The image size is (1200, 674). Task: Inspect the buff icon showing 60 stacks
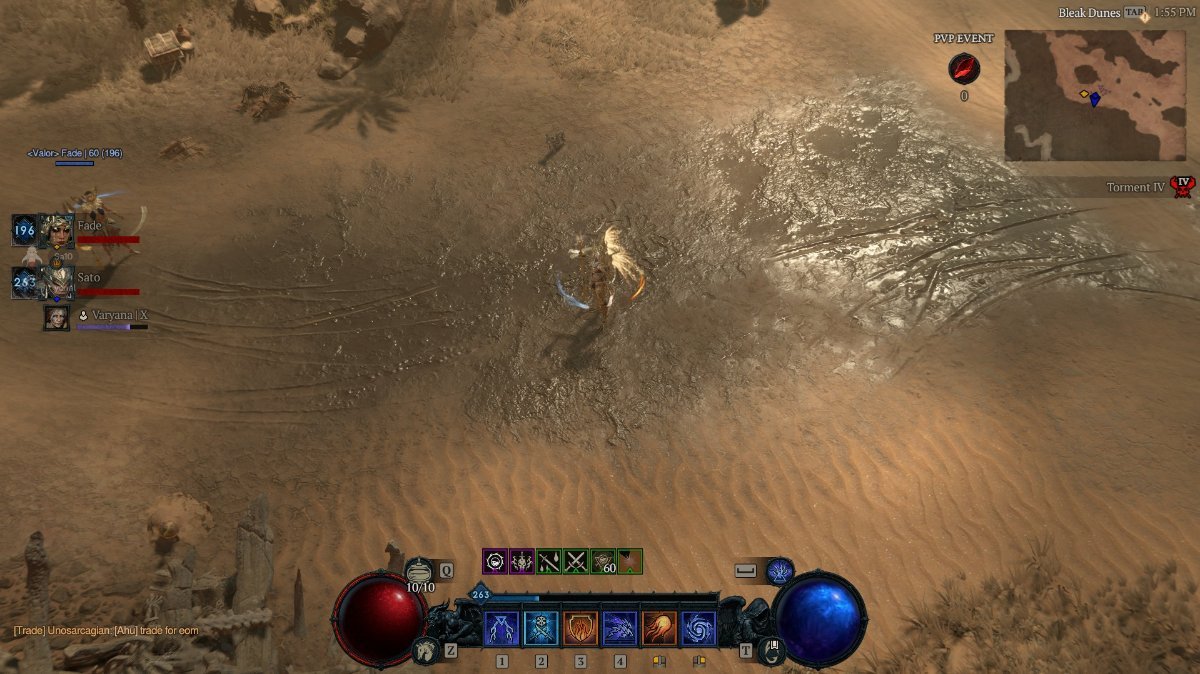(603, 561)
